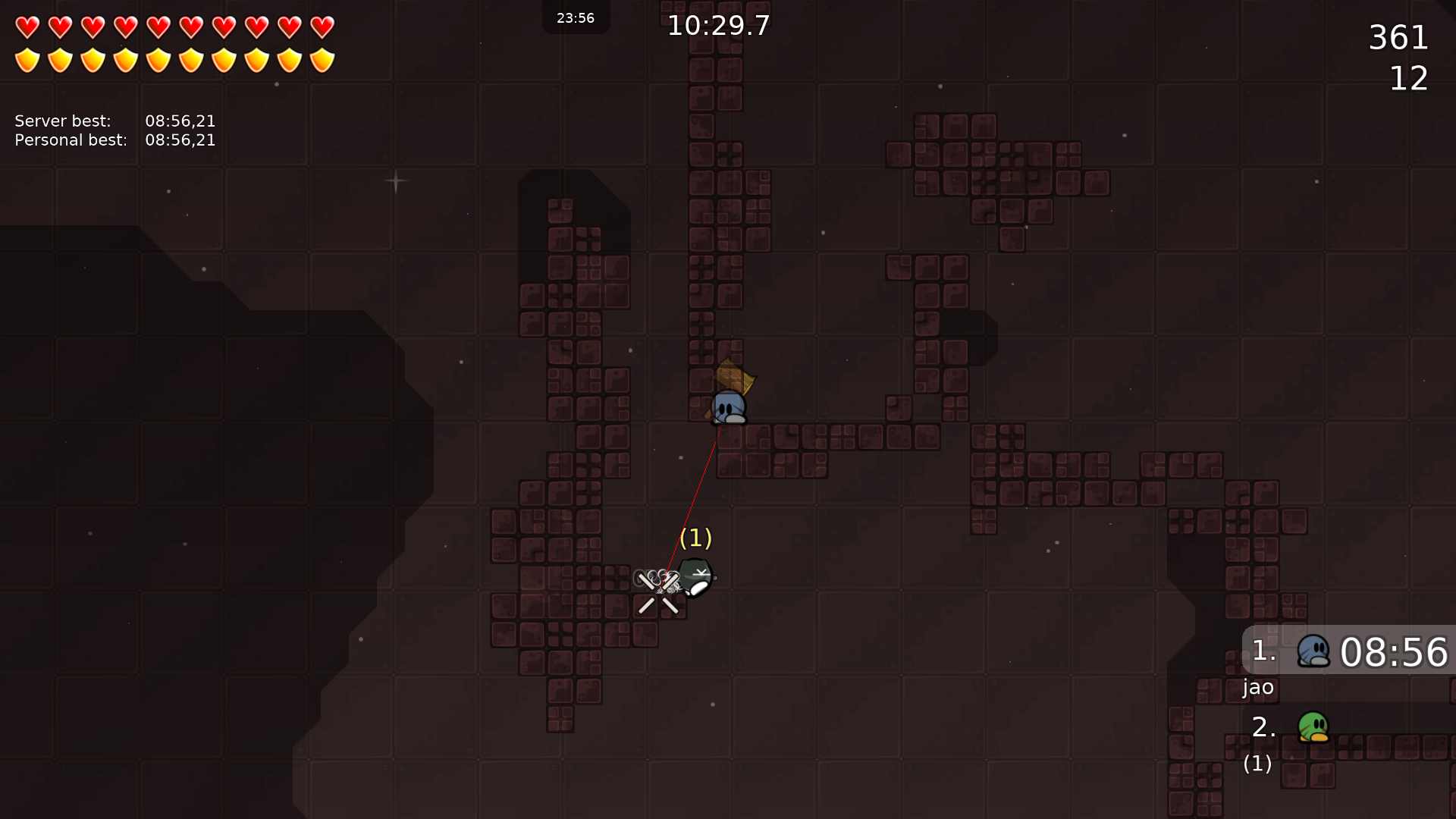
Task: Select the Personal best time entry
Action: pos(114,140)
